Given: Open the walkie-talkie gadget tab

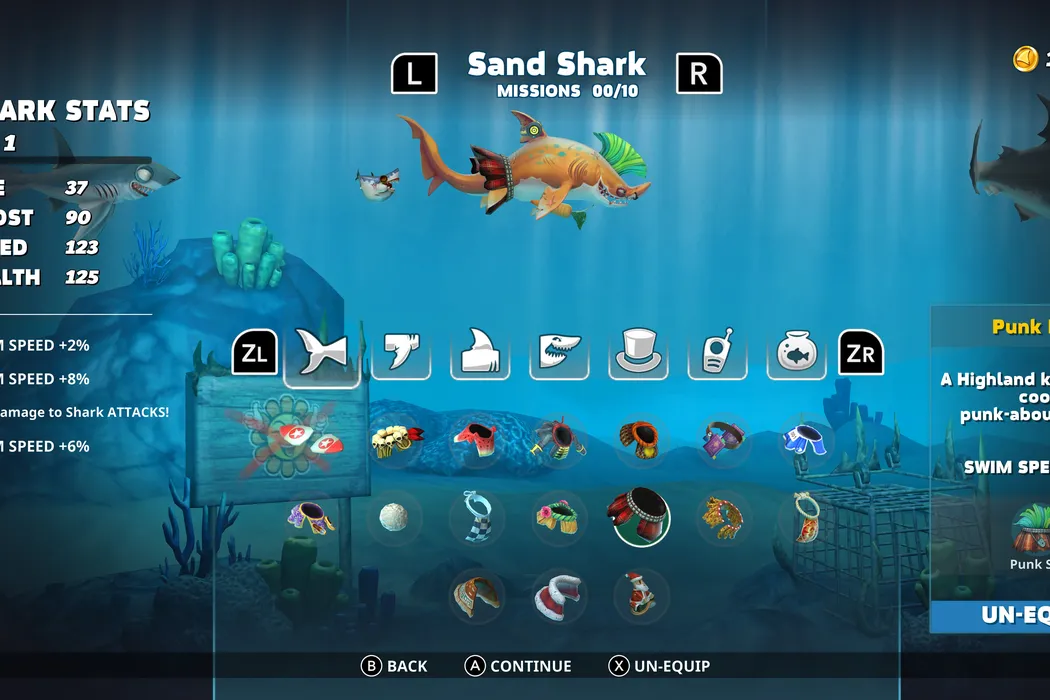Looking at the screenshot, I should tap(717, 354).
